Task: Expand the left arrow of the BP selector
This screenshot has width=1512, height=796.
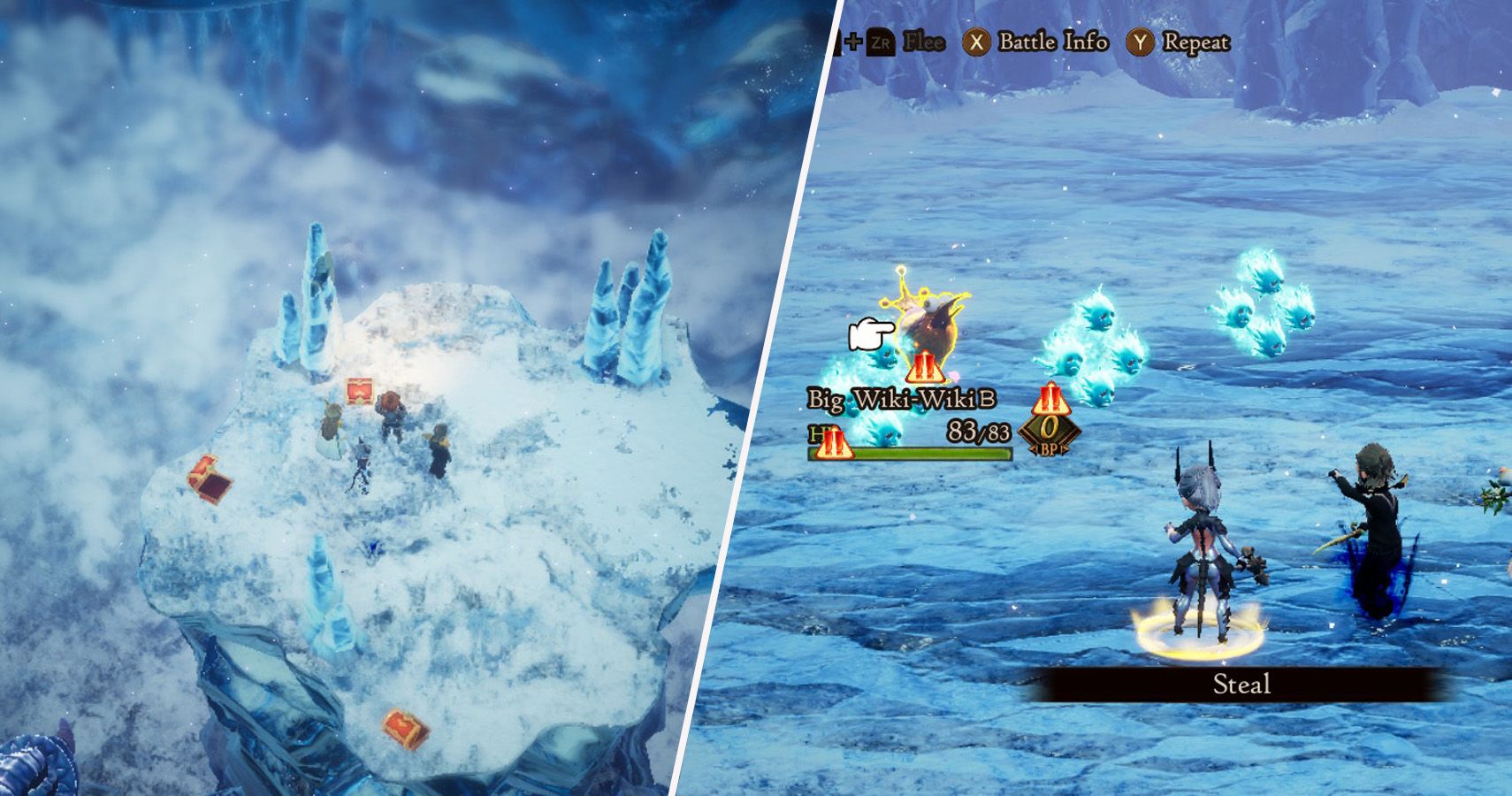Action: pyautogui.click(x=1033, y=448)
